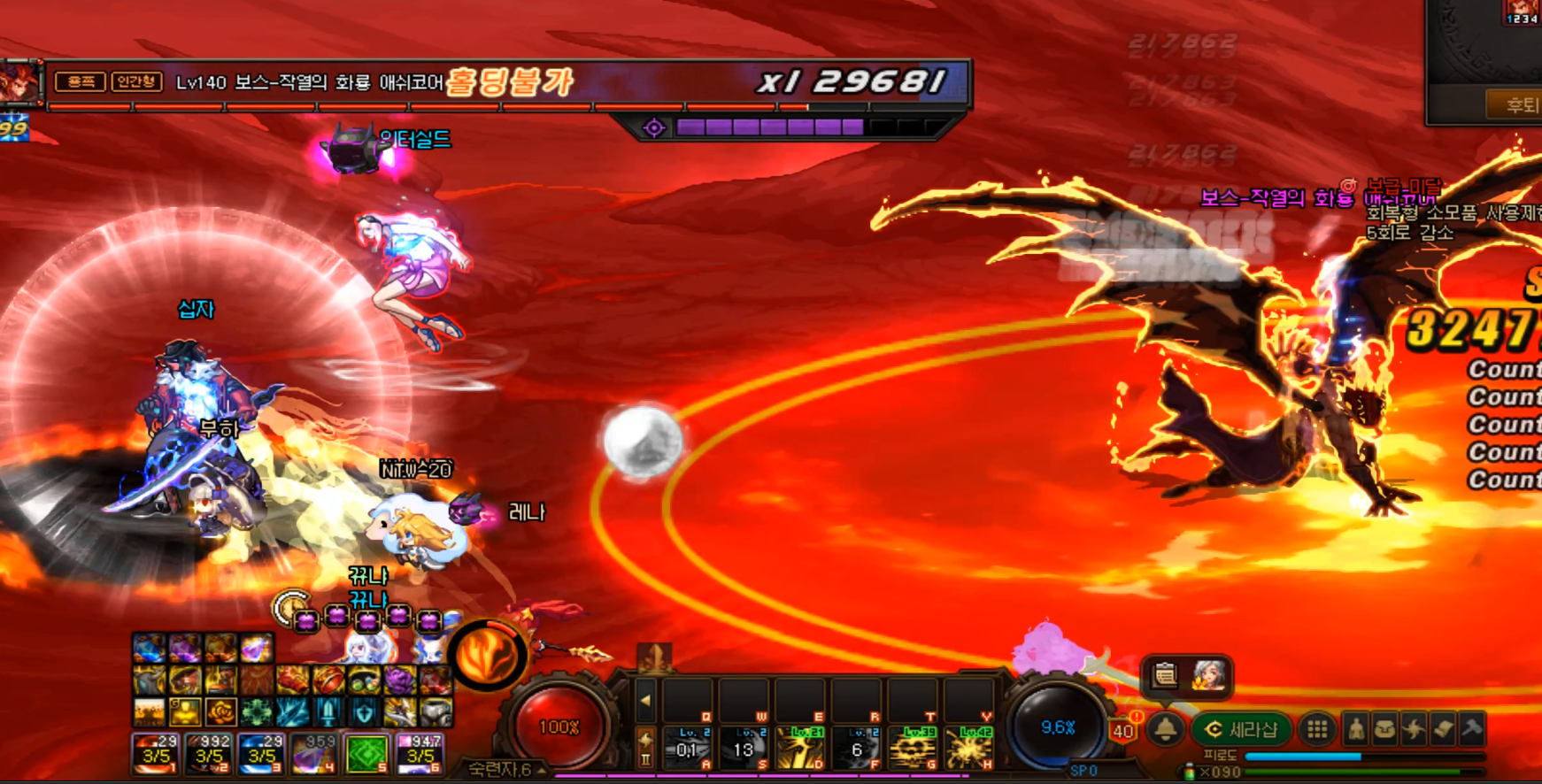Screen dimensions: 1542x784
Task: Click the hammer menu icon
Action: pyautogui.click(x=1471, y=730)
